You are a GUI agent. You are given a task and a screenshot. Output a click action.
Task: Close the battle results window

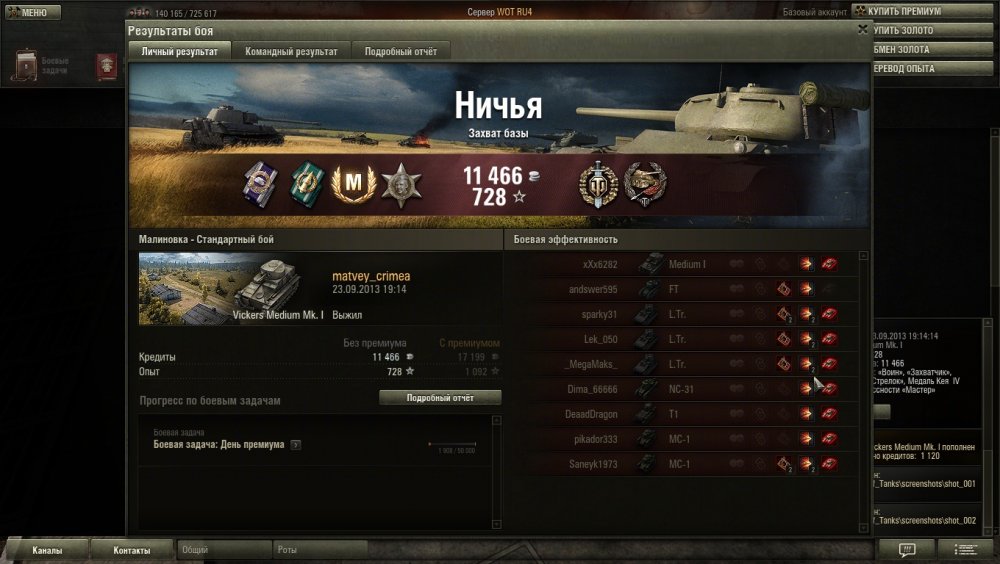(x=863, y=30)
